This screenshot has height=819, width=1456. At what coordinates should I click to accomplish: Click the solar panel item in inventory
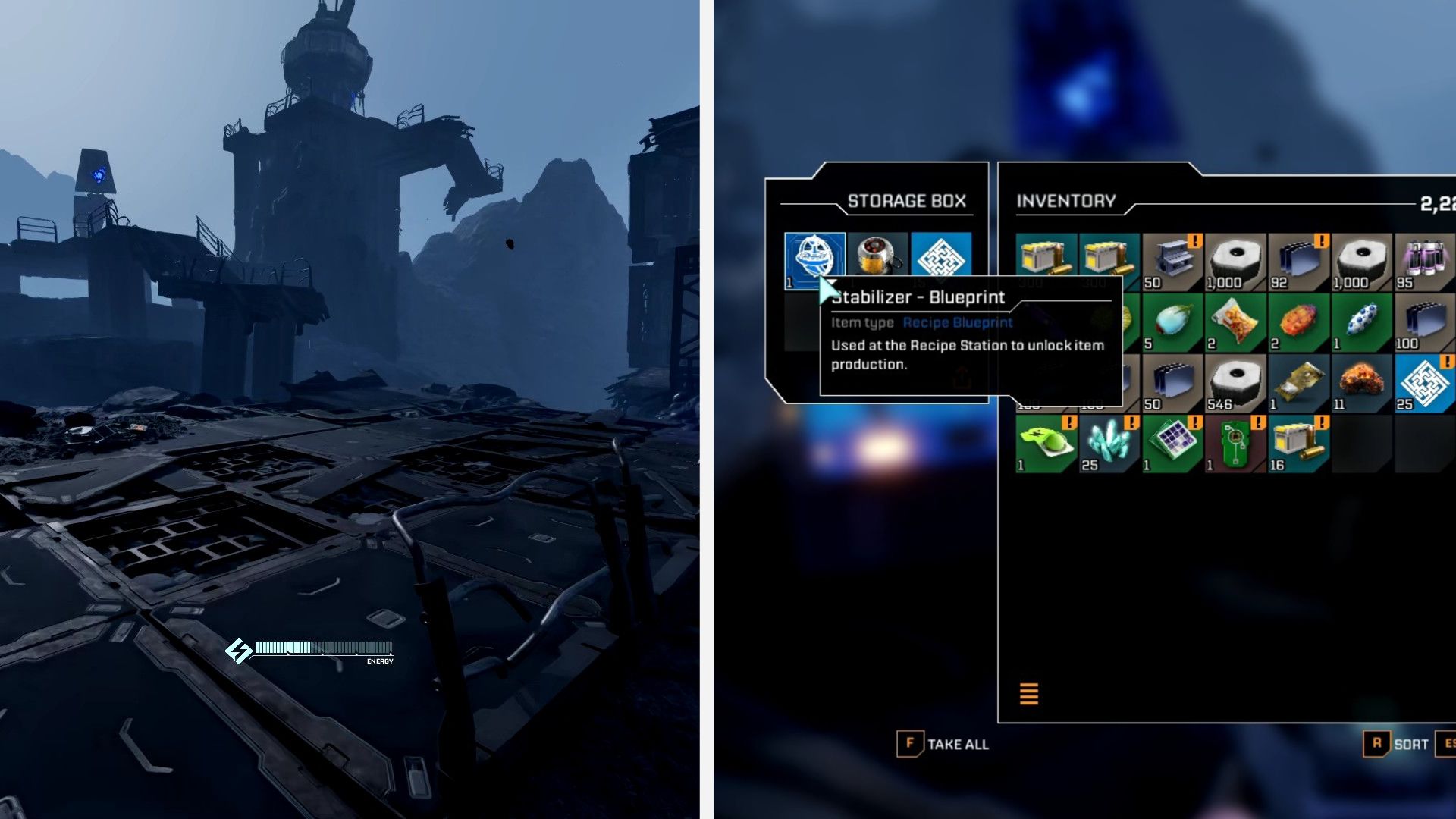click(1172, 444)
